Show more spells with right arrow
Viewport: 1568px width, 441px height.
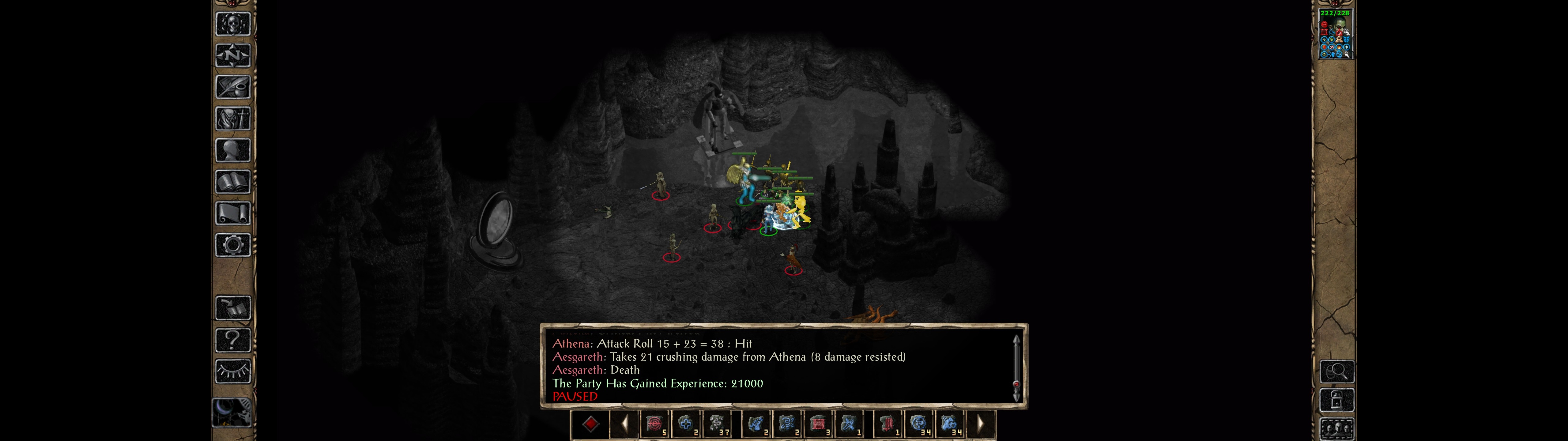(x=980, y=424)
